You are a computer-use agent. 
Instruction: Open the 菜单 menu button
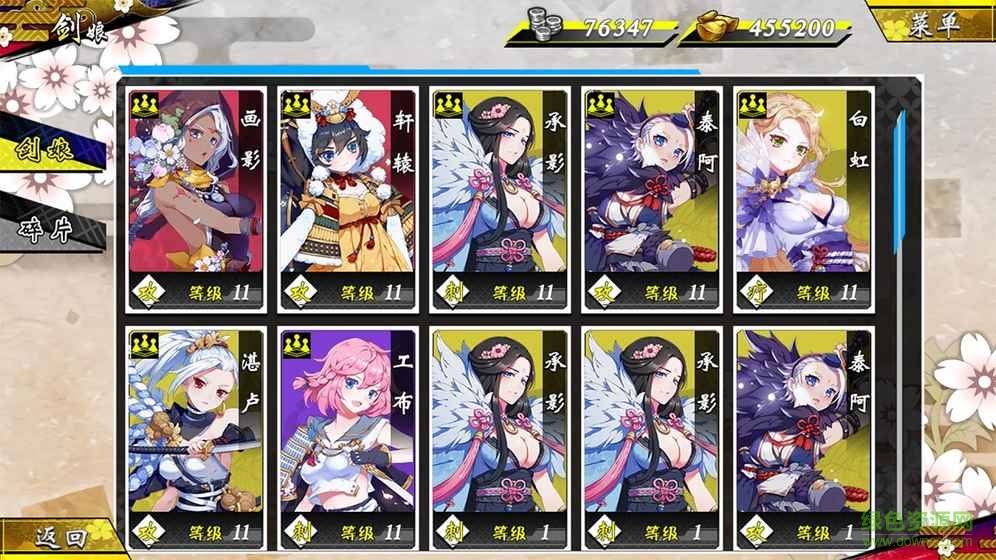934,24
